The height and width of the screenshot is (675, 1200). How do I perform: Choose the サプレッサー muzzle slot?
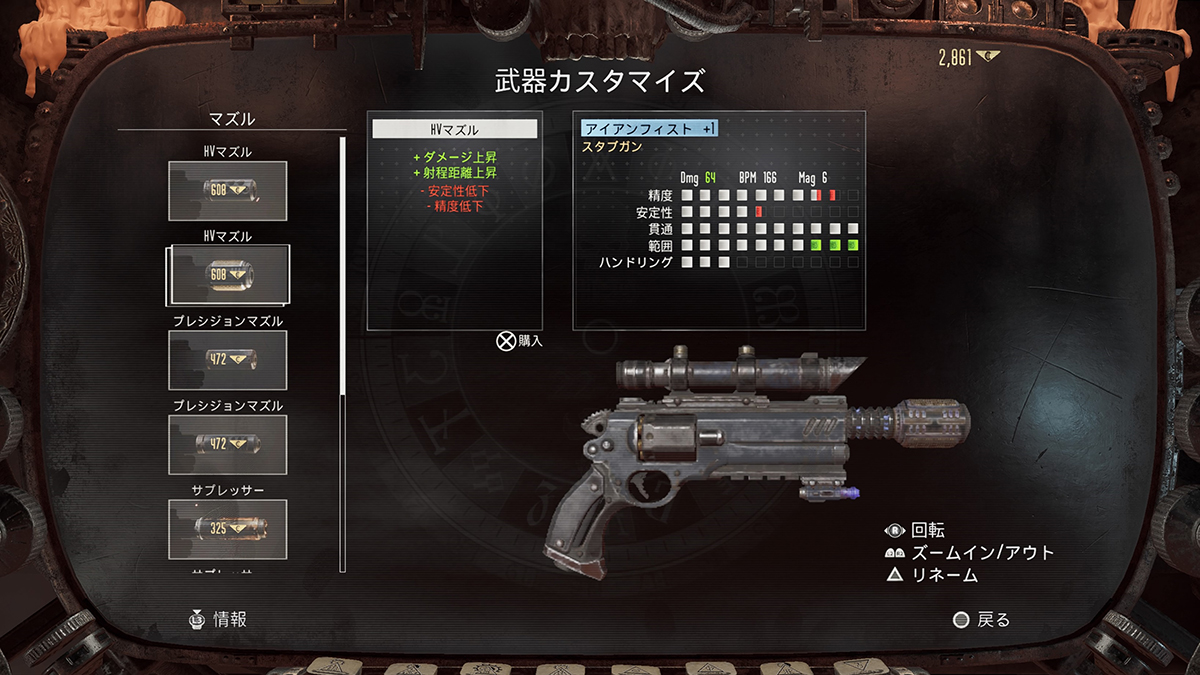tap(228, 528)
